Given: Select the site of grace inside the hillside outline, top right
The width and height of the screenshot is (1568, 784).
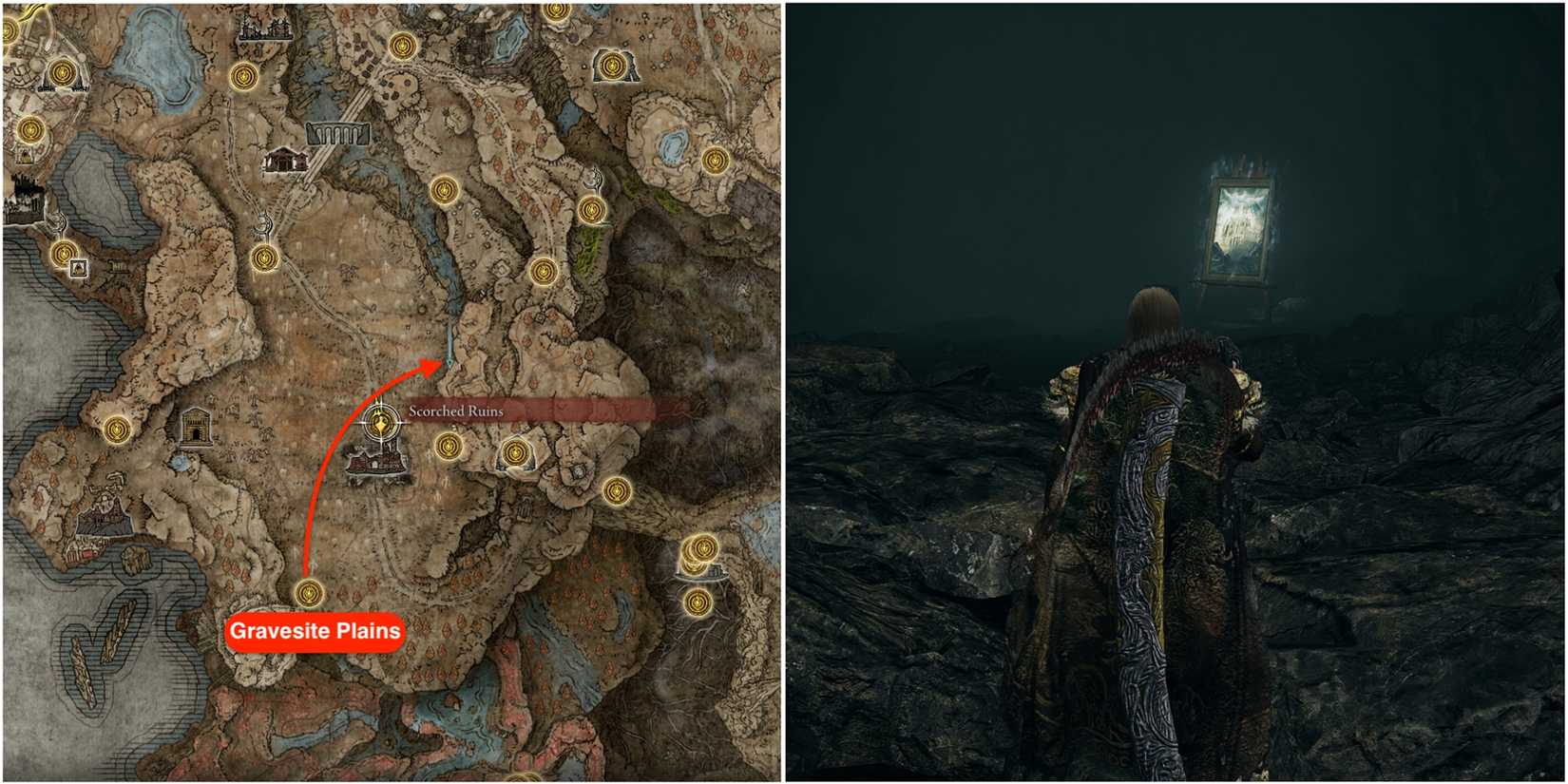Looking at the screenshot, I should coord(611,64).
